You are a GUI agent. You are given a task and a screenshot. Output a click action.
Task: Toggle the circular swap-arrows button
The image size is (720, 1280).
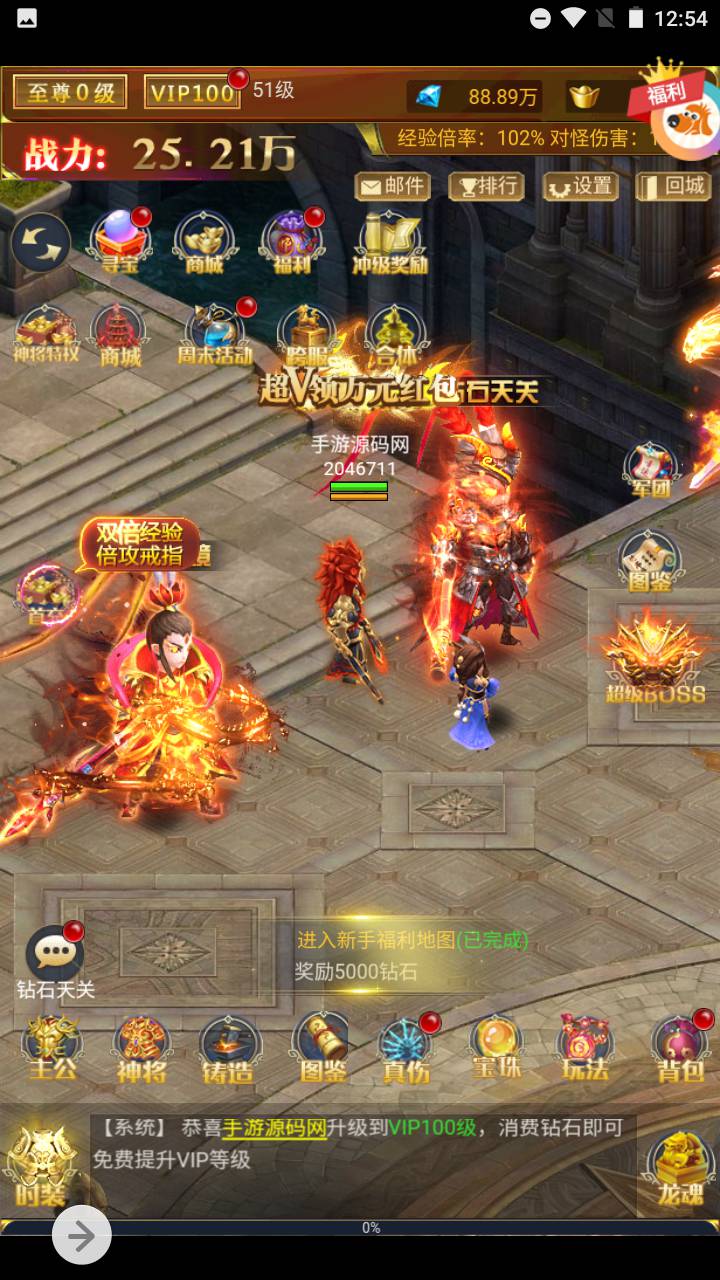tap(41, 243)
